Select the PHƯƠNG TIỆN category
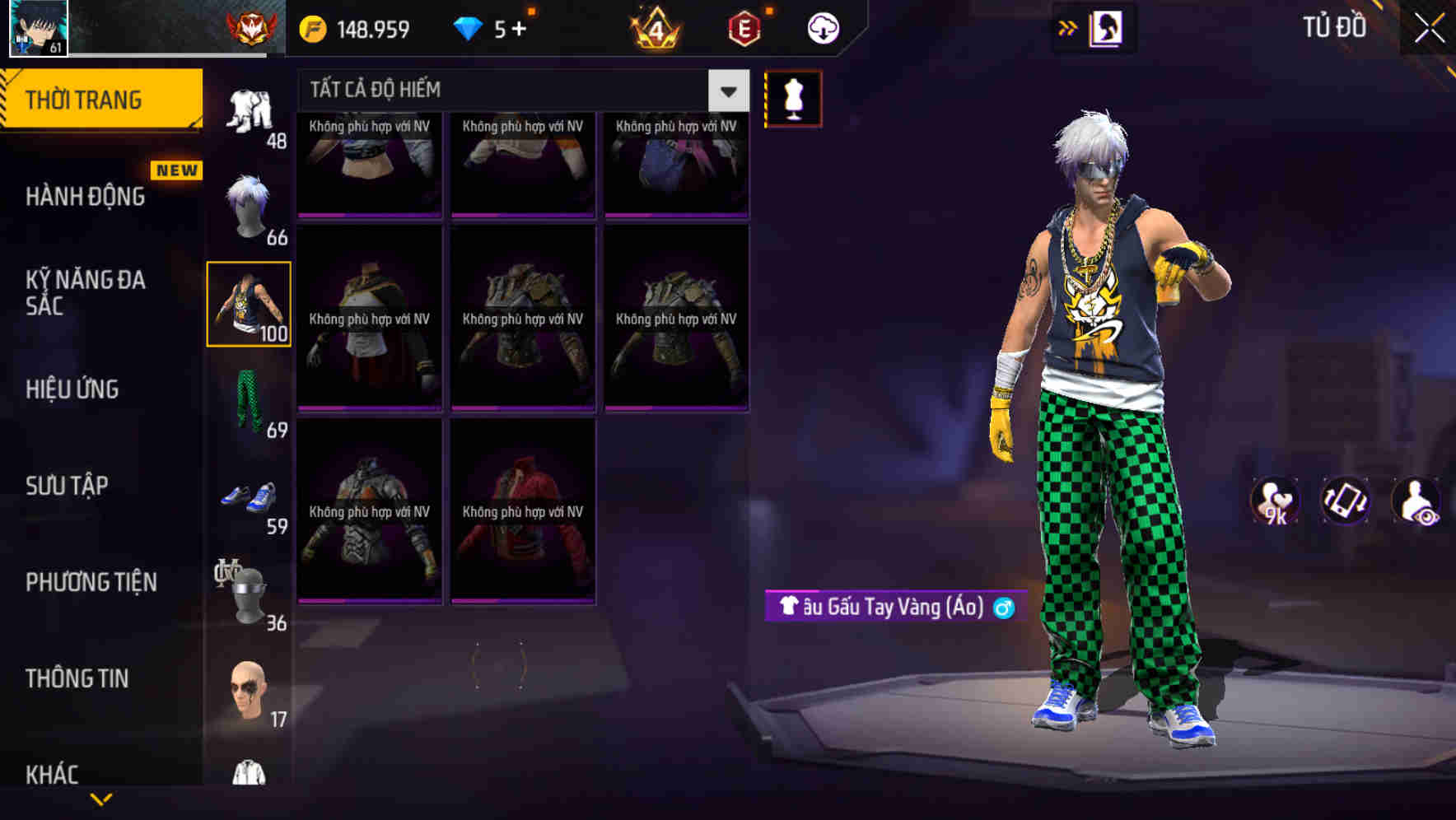Screen dimensions: 1456x820 click(x=89, y=582)
